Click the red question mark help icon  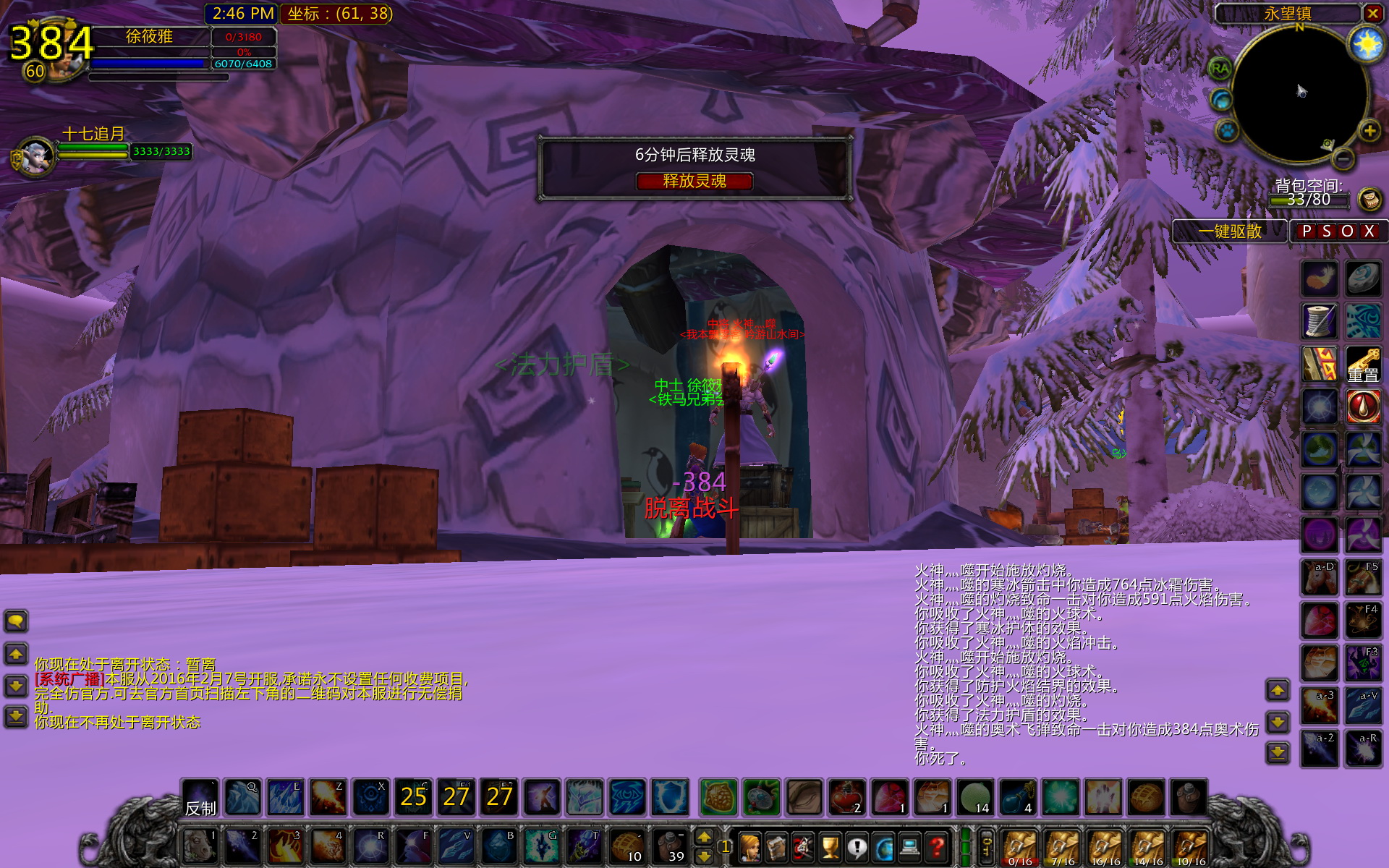click(935, 848)
